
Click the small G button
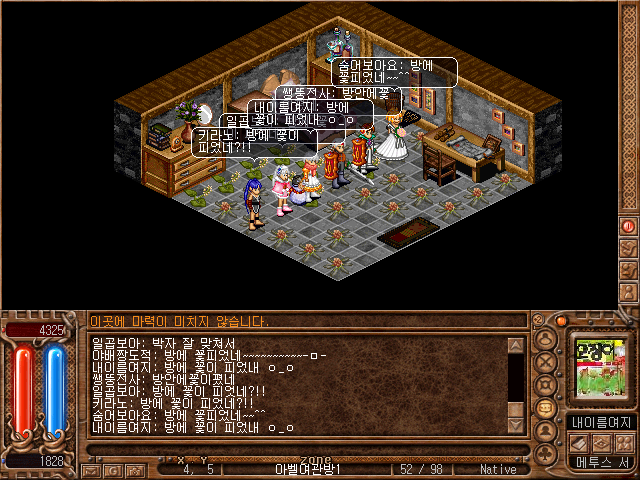113,468
